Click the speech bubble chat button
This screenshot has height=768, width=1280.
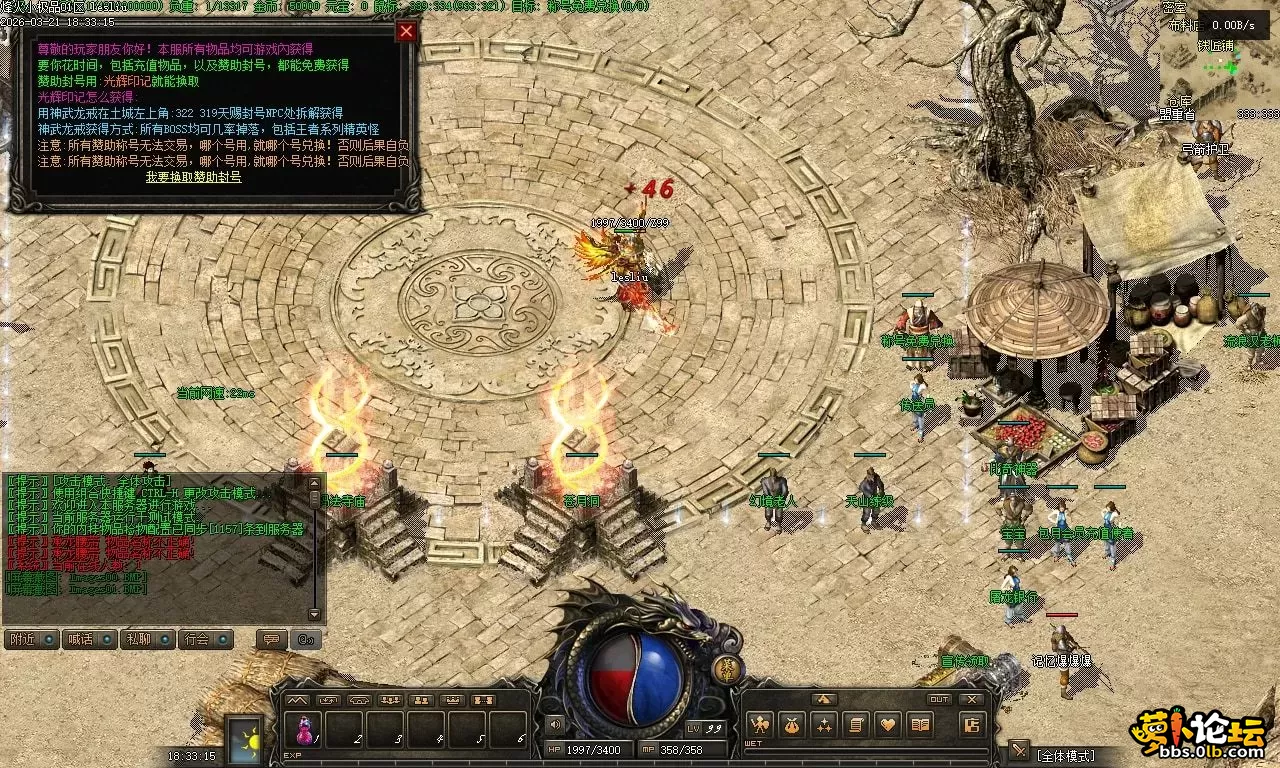click(270, 639)
